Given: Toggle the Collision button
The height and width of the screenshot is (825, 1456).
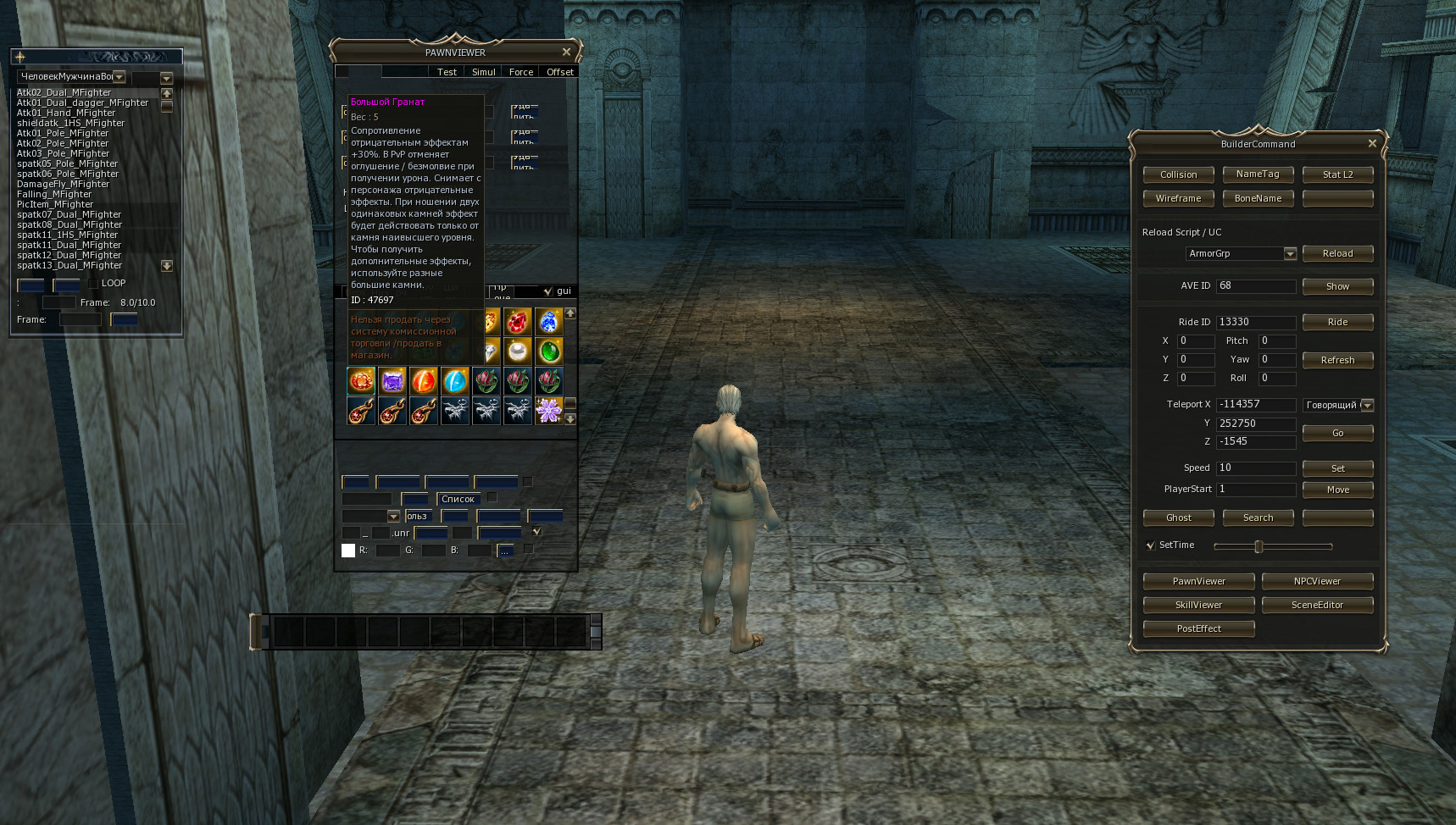Looking at the screenshot, I should 1178,174.
